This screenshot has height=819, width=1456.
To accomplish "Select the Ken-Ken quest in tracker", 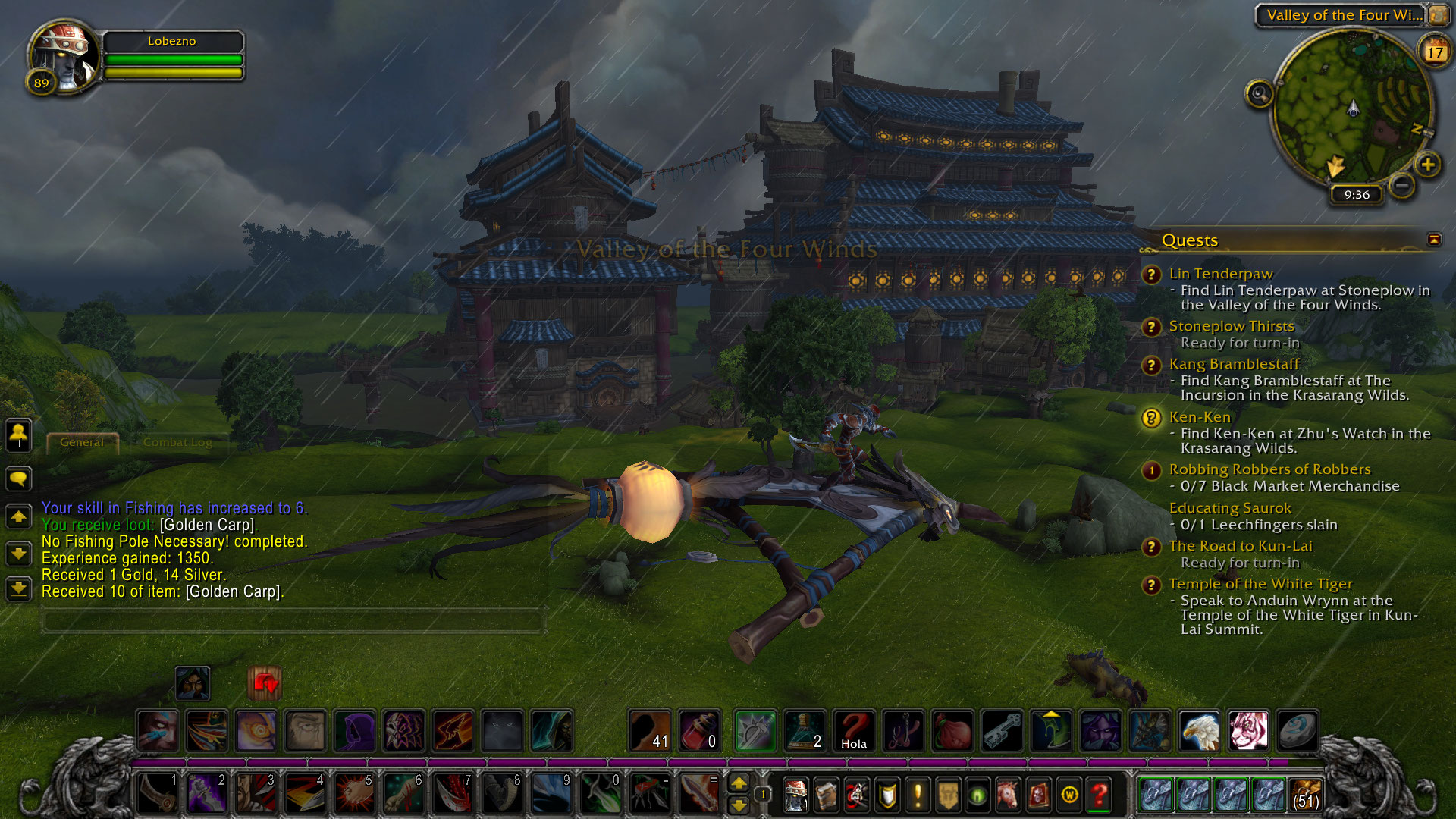I will (1199, 417).
